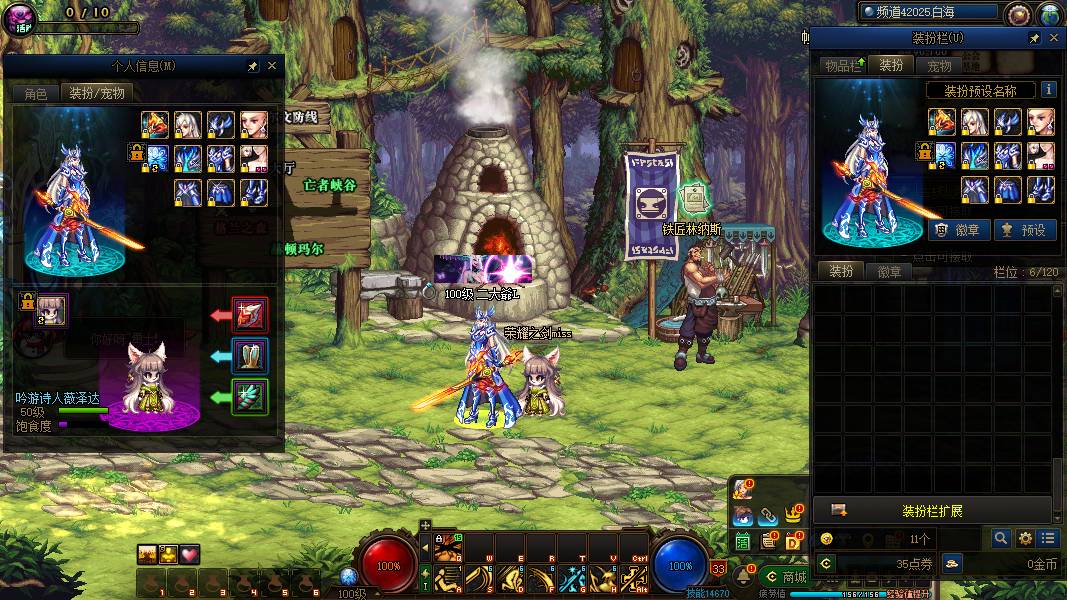Viewport: 1067px width, 600px height.
Task: Select the pet portrait slot in info window
Action: pyautogui.click(x=52, y=310)
